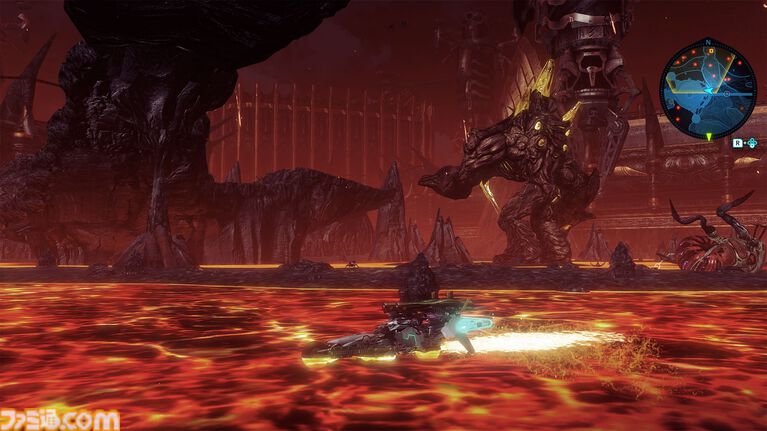Select the orange square marker on the minimap
The image size is (767, 431).
coord(711,51)
